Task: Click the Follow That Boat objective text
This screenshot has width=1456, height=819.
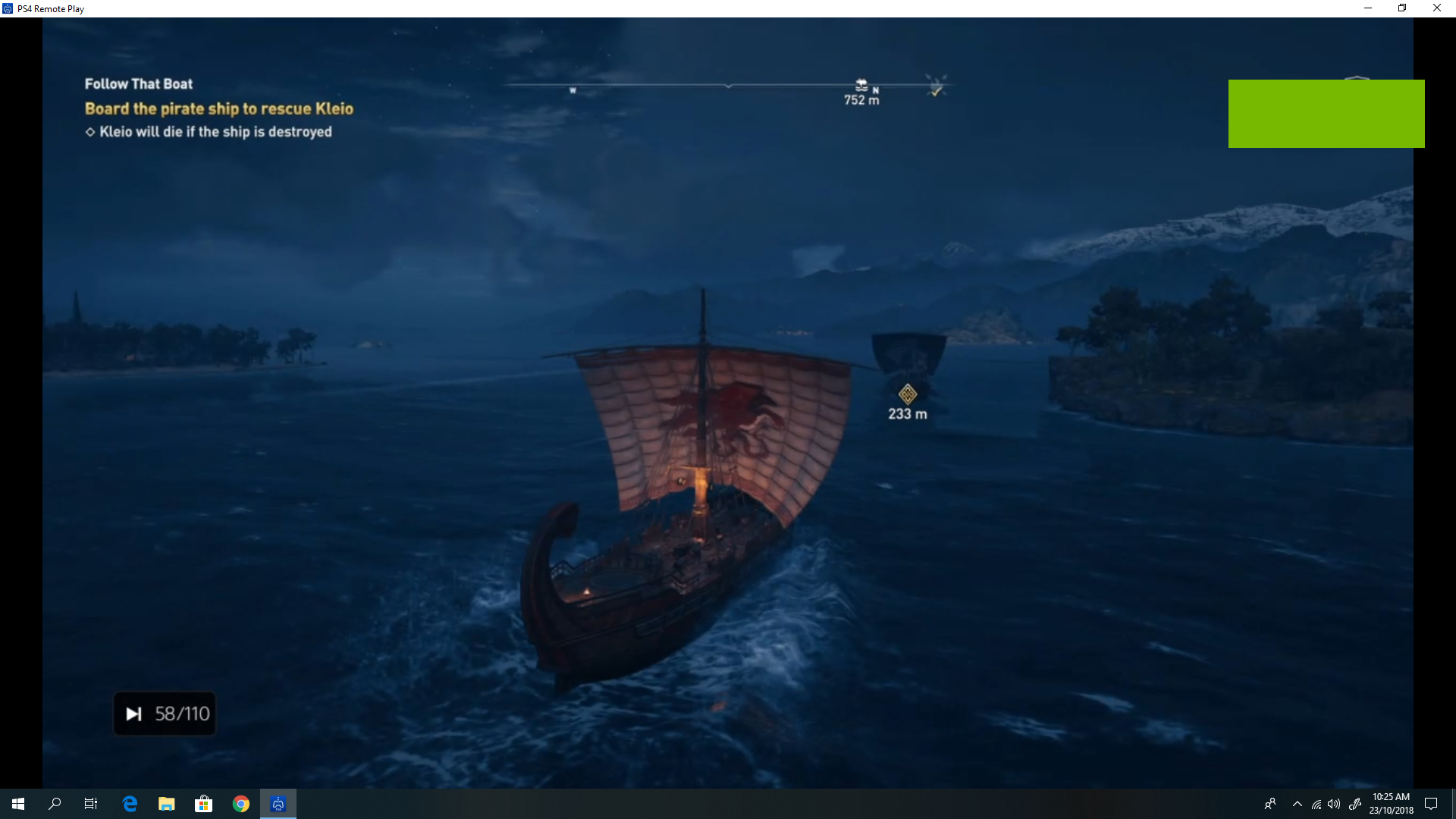Action: (138, 83)
